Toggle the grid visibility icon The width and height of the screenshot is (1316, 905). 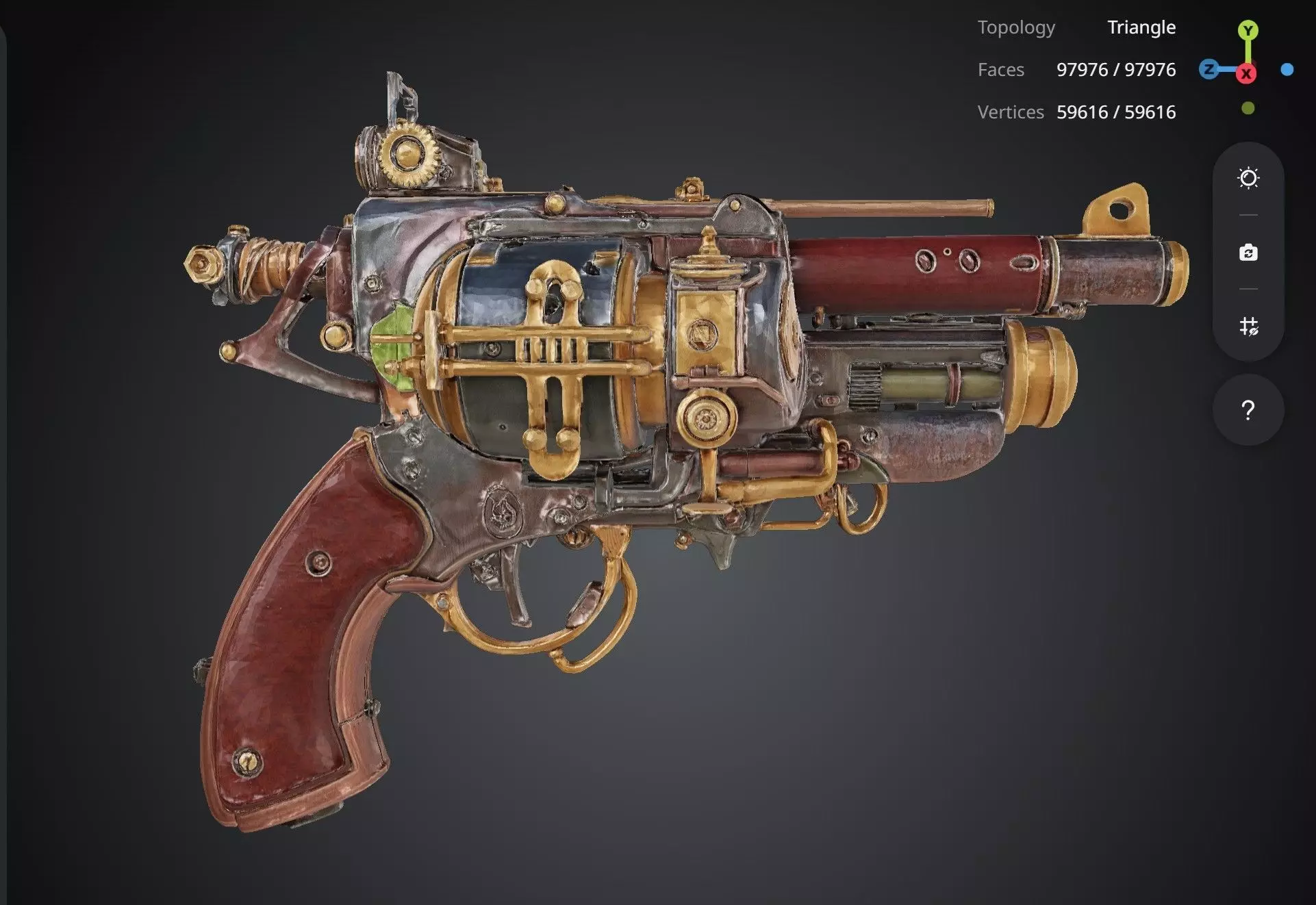coord(1248,326)
